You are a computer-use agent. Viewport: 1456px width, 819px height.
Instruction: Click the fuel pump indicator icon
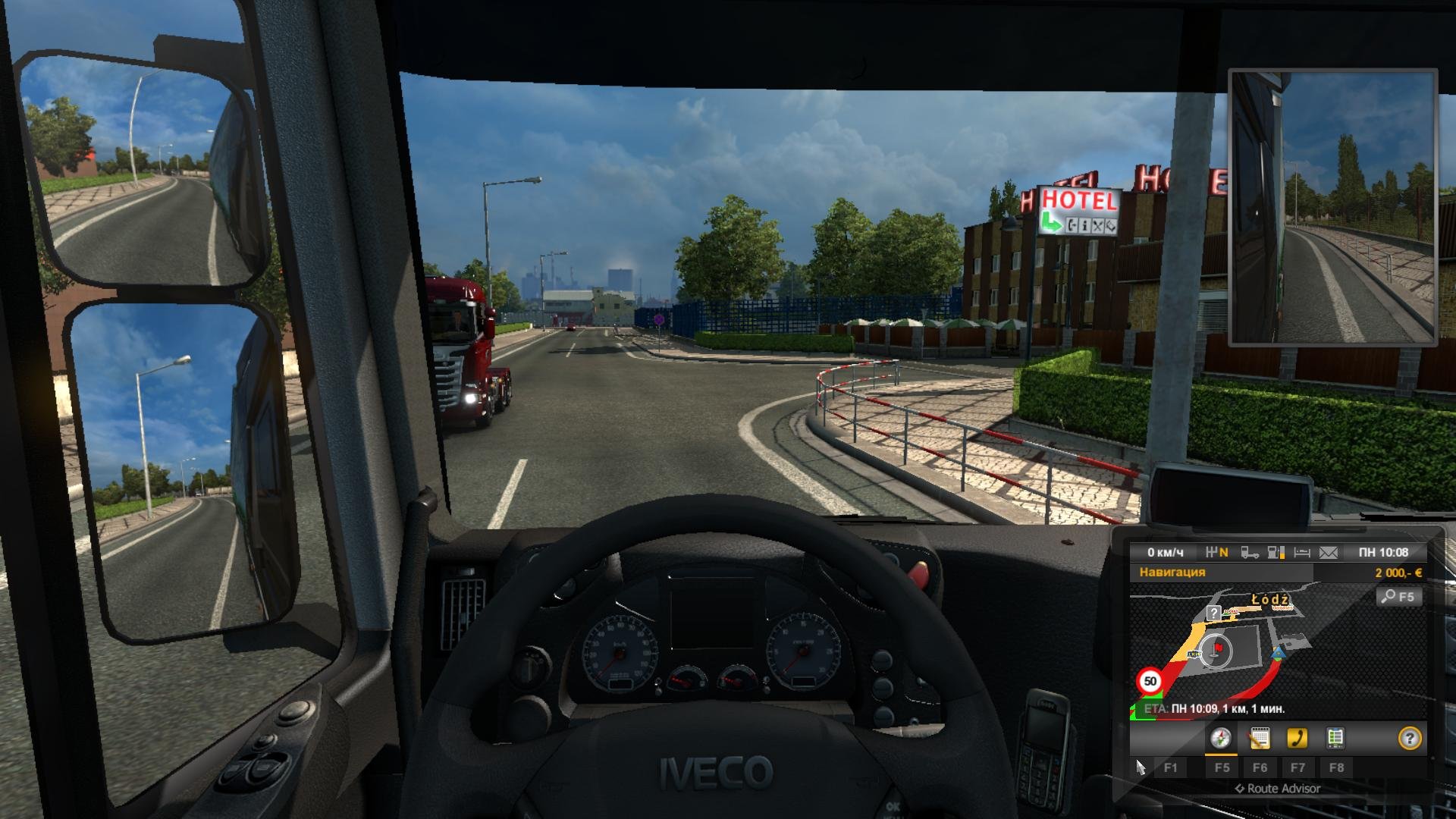[x=1276, y=553]
